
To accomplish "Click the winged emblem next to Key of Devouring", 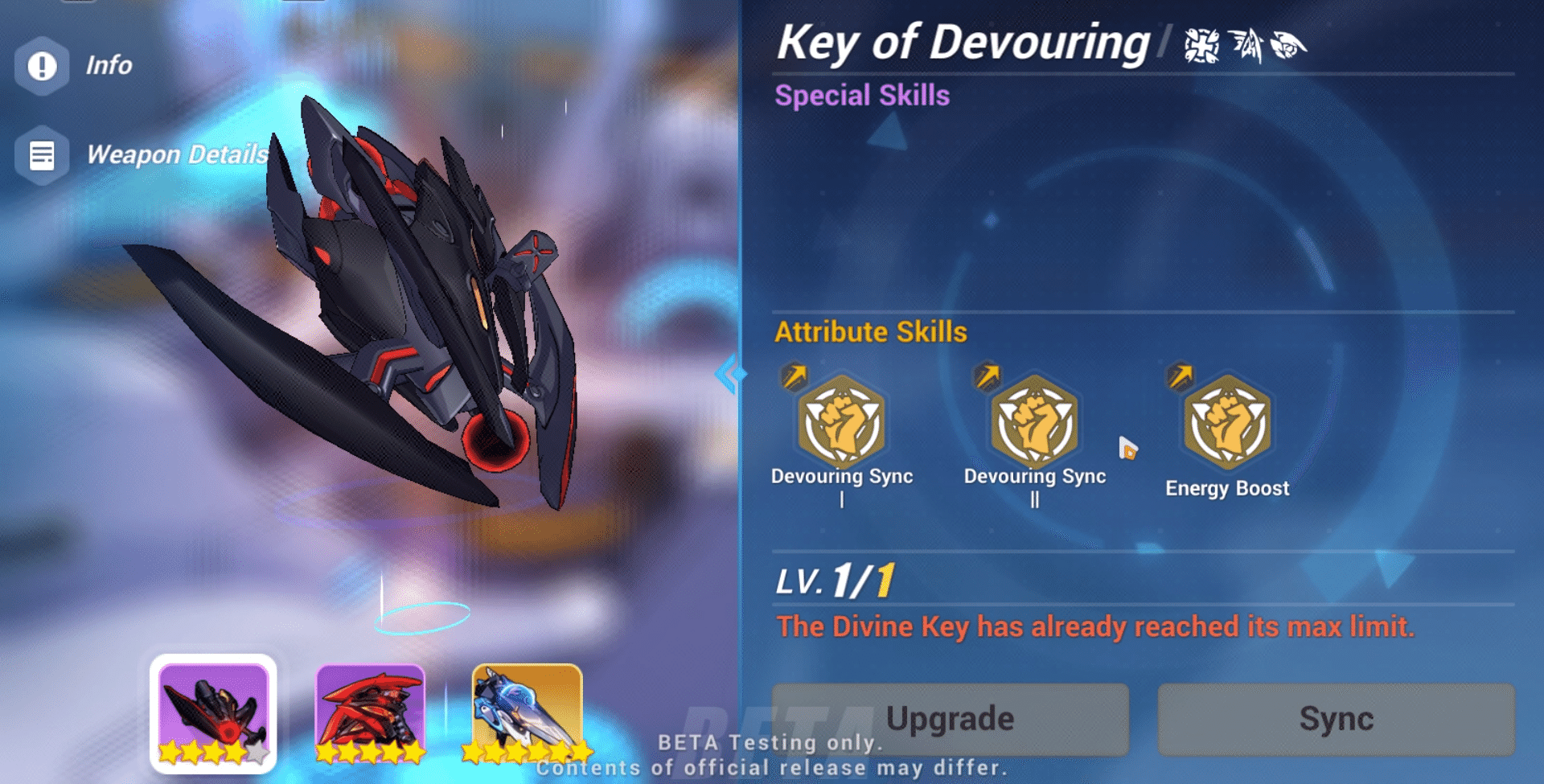I will click(1248, 46).
